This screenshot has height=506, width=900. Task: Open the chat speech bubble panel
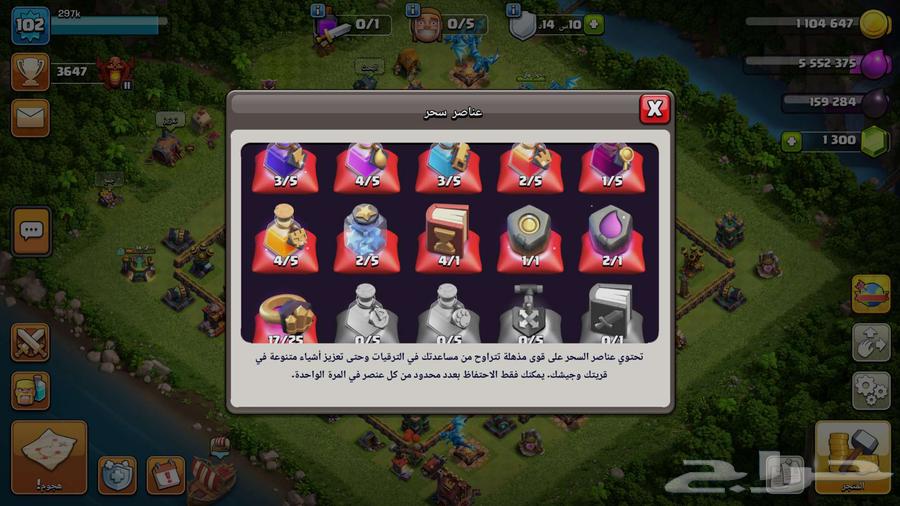click(x=31, y=231)
